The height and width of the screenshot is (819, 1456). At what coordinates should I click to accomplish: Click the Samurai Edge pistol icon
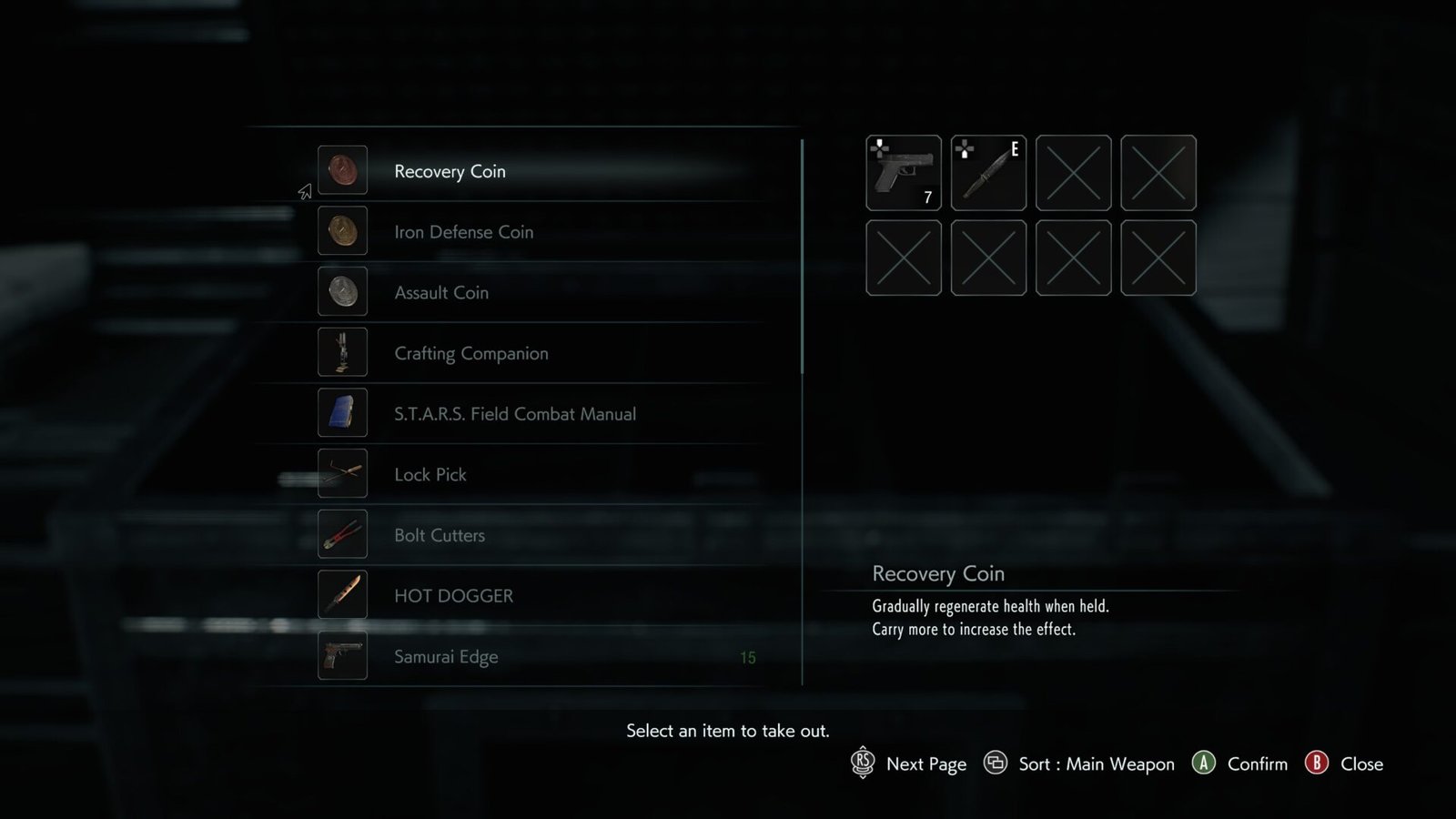point(343,656)
